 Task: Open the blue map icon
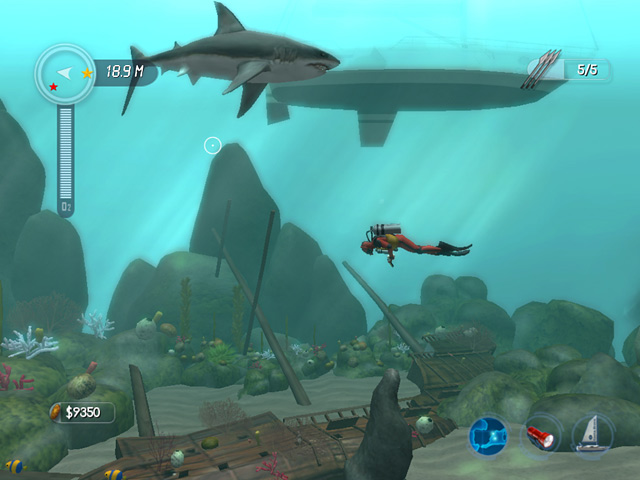point(490,435)
